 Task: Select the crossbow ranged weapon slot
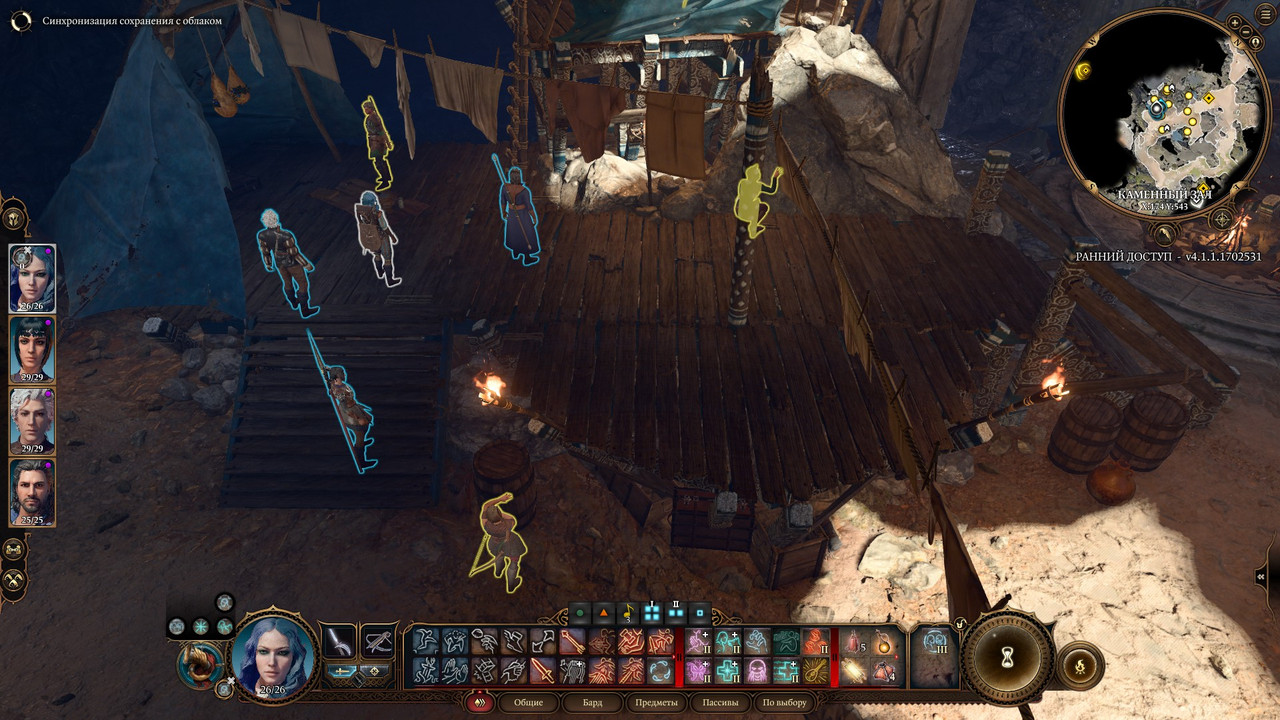[x=377, y=641]
